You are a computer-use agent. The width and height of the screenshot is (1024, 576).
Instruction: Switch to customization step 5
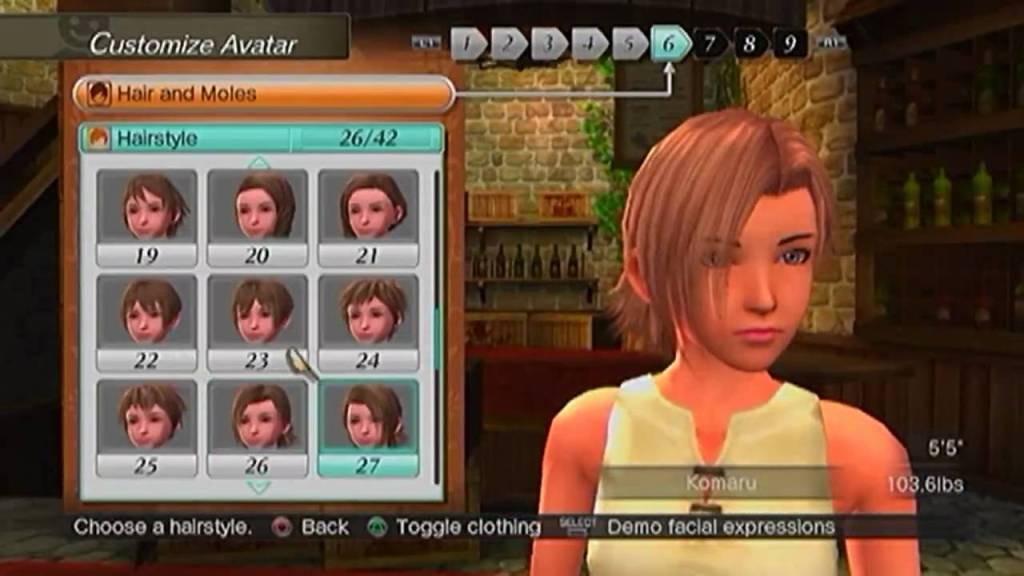(x=629, y=43)
